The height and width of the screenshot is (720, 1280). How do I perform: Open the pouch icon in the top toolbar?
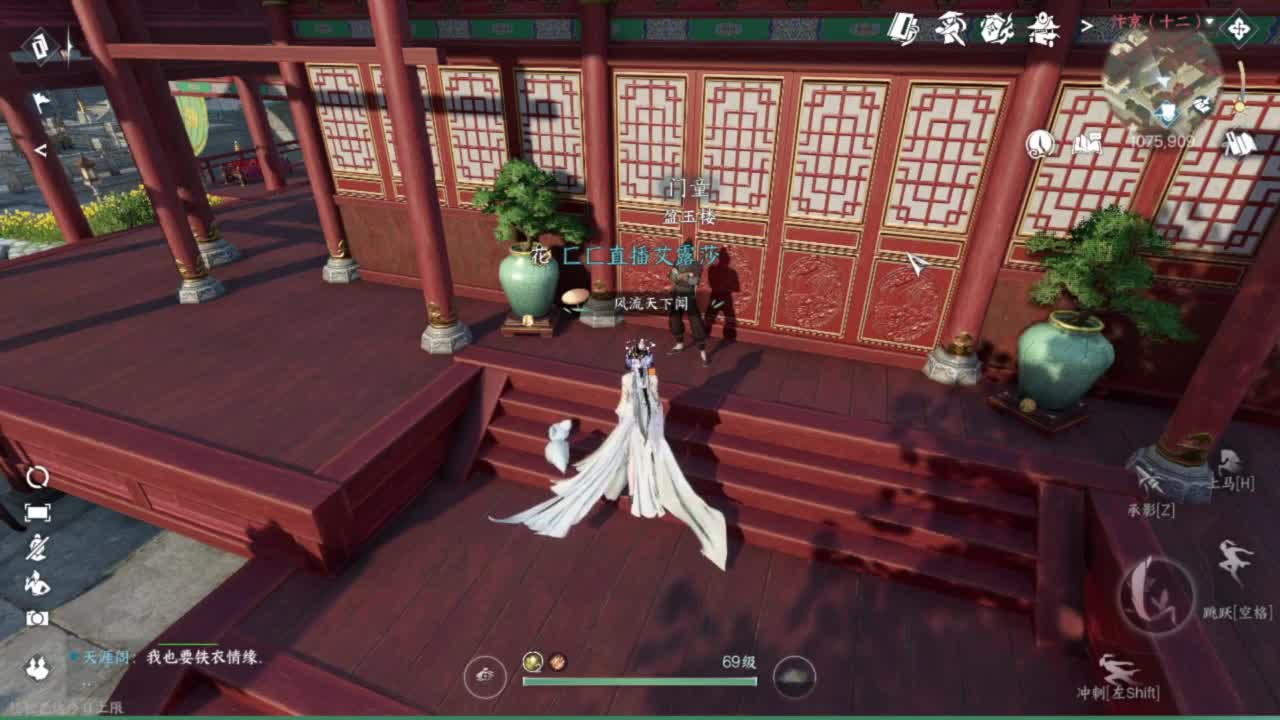998,25
